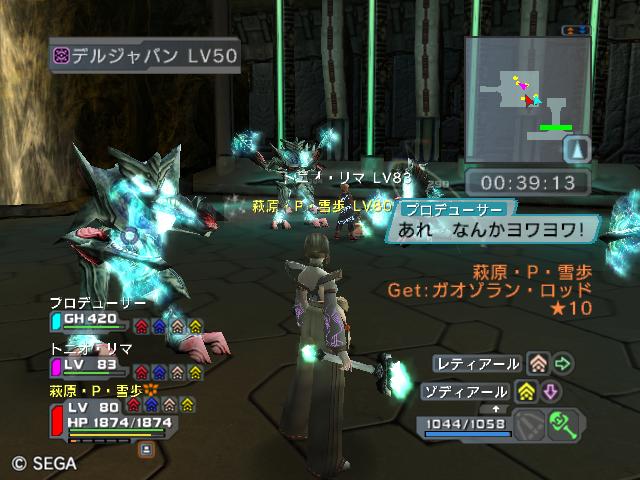The image size is (640, 480).
Task: Click the yellow chevron icon beside ゾディアール
Action: point(528,391)
